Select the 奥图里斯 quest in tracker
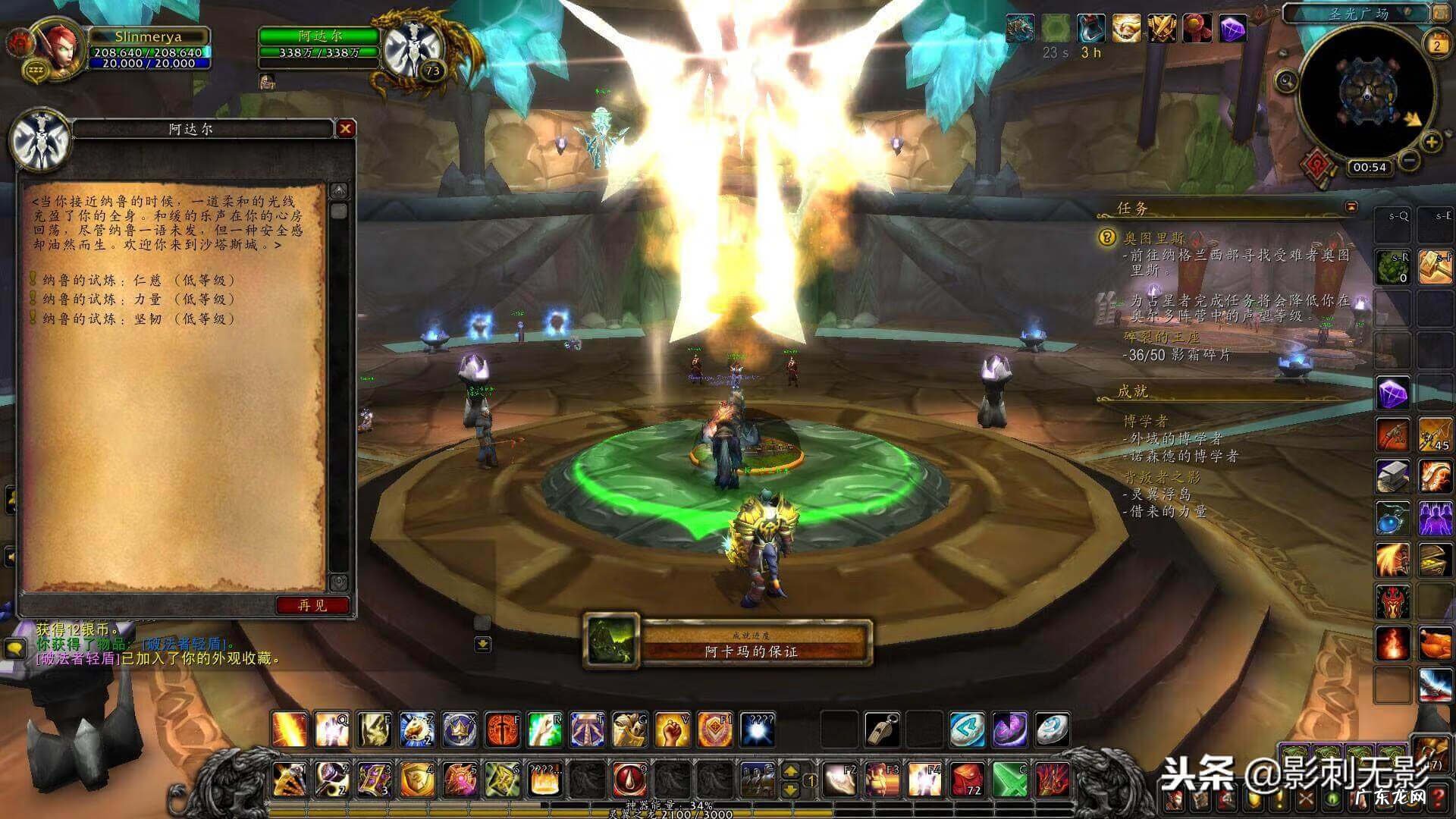 (x=1153, y=238)
